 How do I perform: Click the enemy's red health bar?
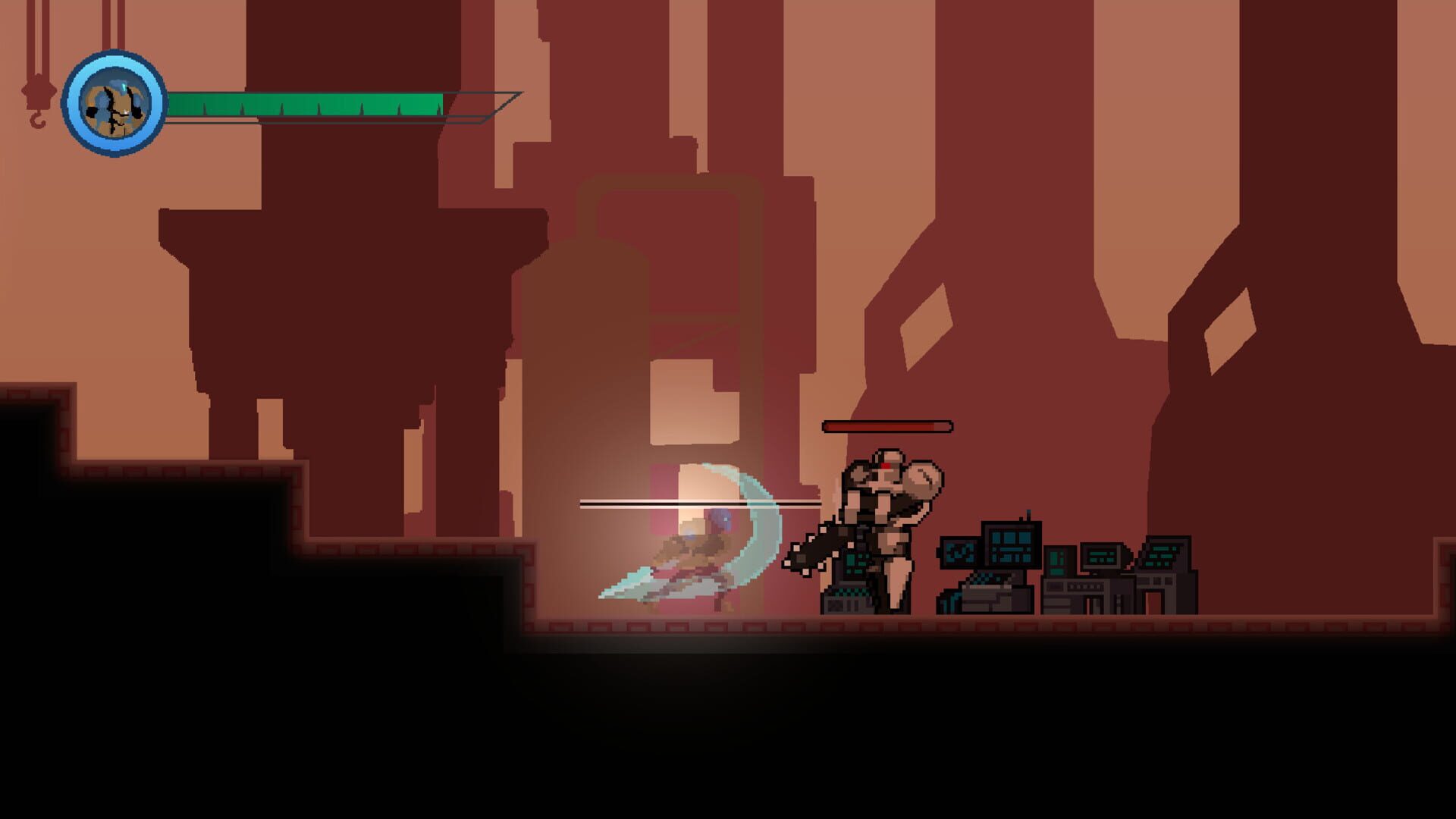click(886, 426)
